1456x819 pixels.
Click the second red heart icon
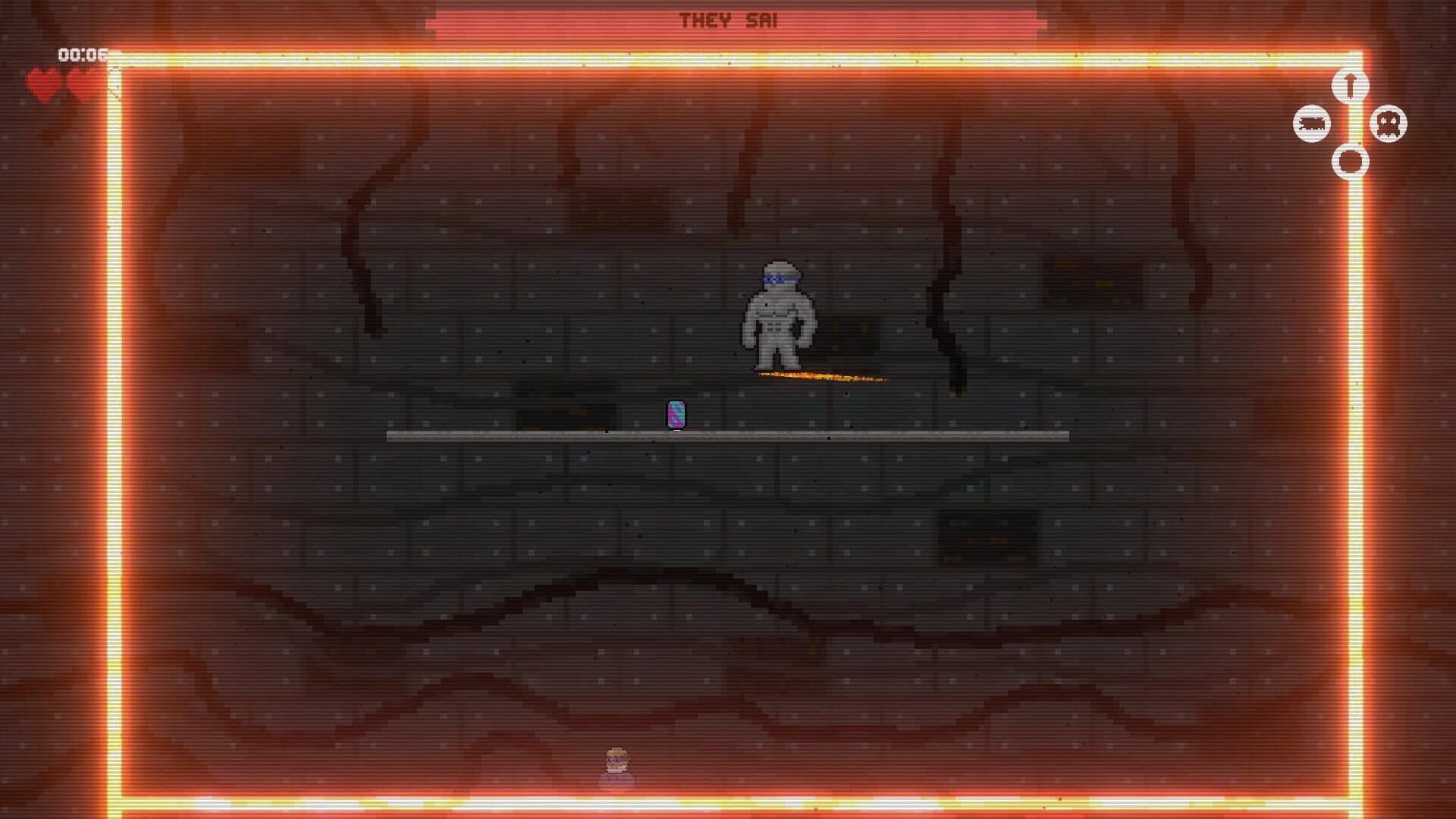coord(78,82)
